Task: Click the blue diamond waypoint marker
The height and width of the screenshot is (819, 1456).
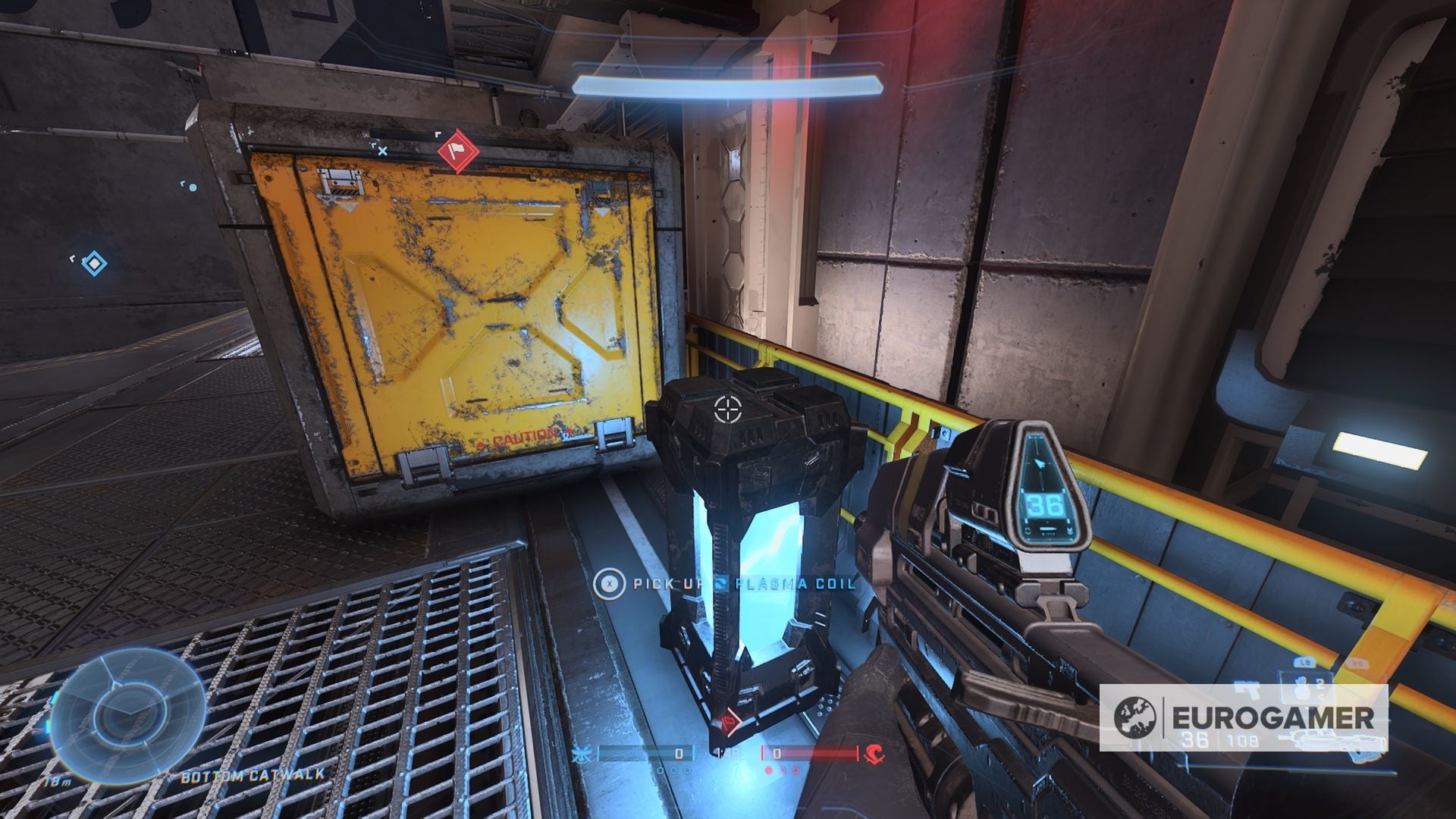Action: pyautogui.click(x=95, y=263)
